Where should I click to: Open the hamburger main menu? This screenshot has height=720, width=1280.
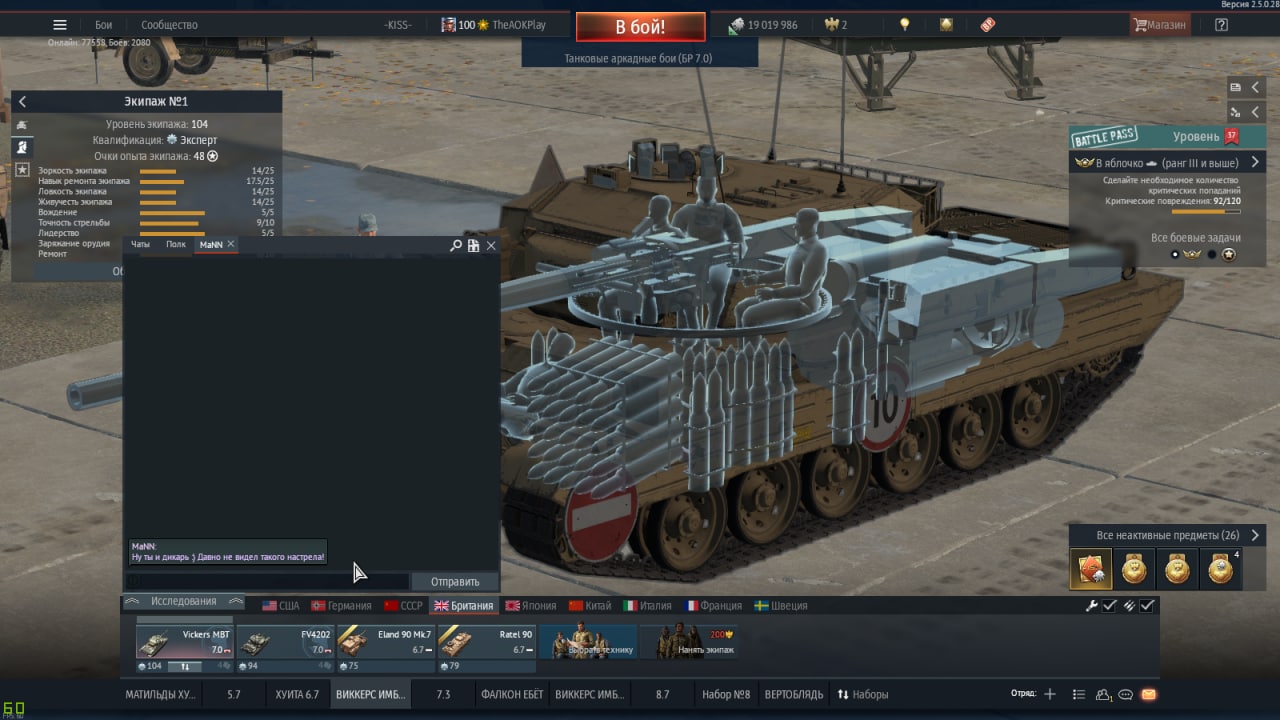60,25
